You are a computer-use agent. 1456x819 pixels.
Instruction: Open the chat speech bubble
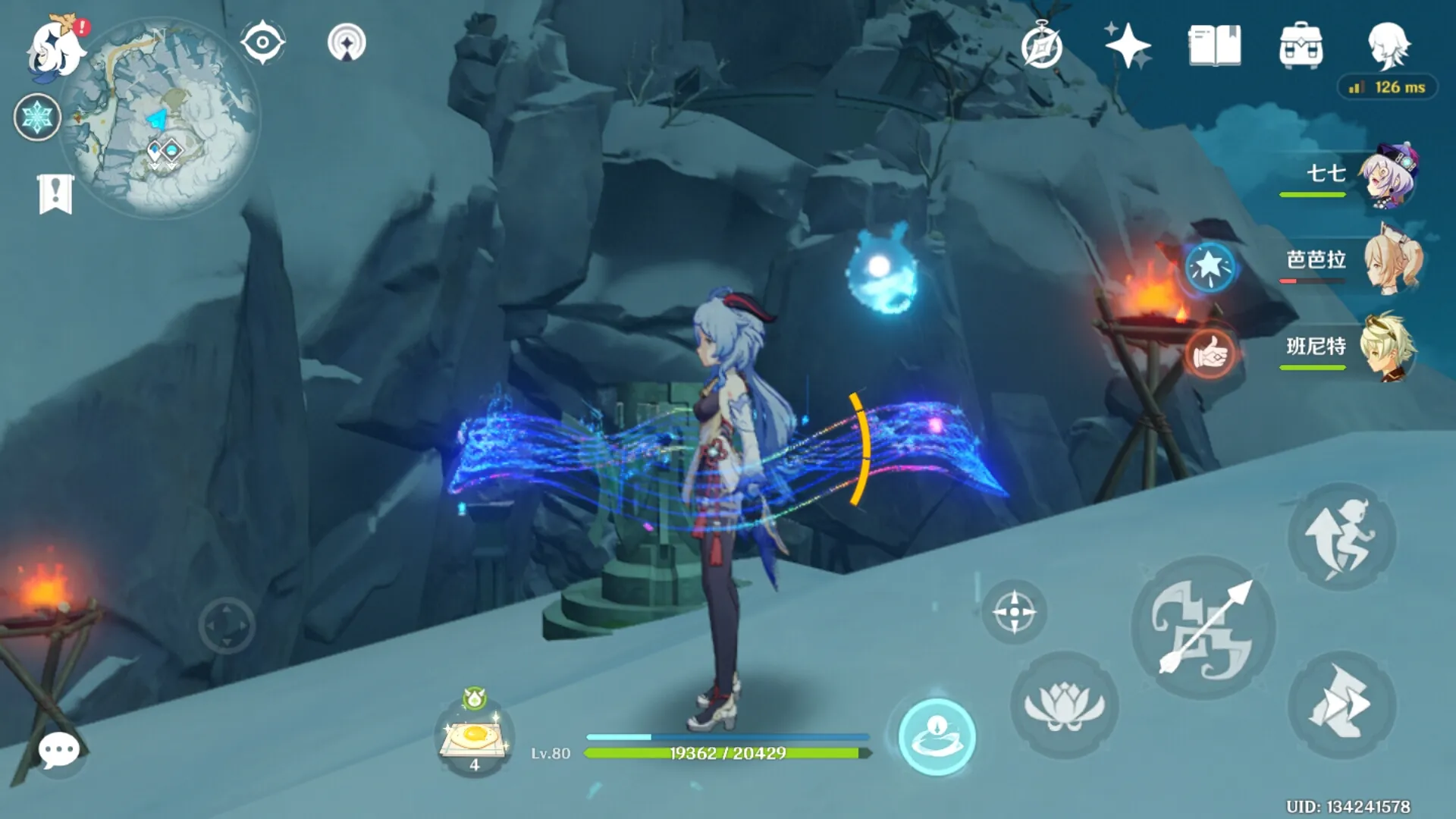(x=58, y=751)
